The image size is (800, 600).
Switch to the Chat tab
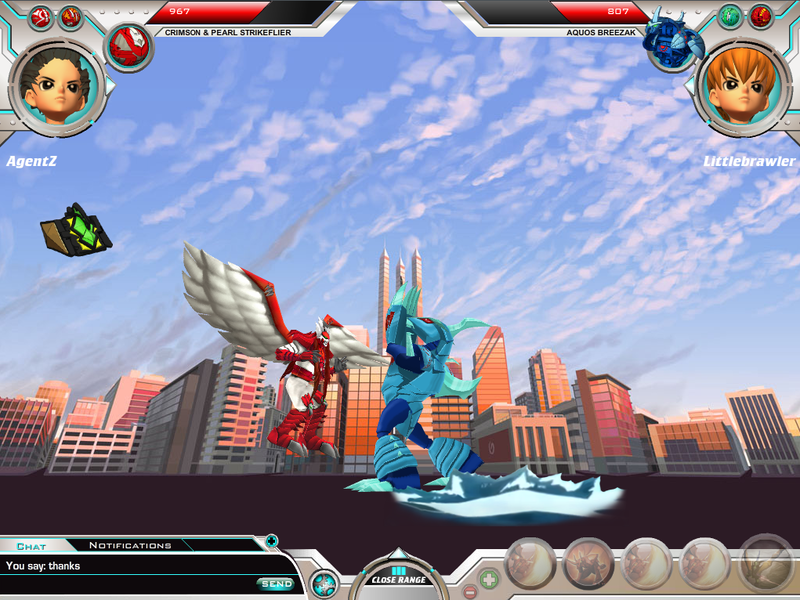coord(32,546)
